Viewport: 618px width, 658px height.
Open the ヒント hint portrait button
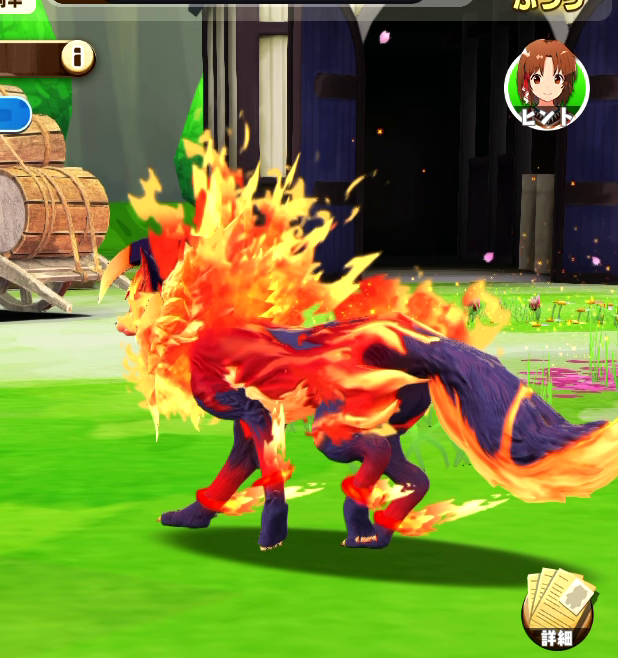pyautogui.click(x=546, y=86)
